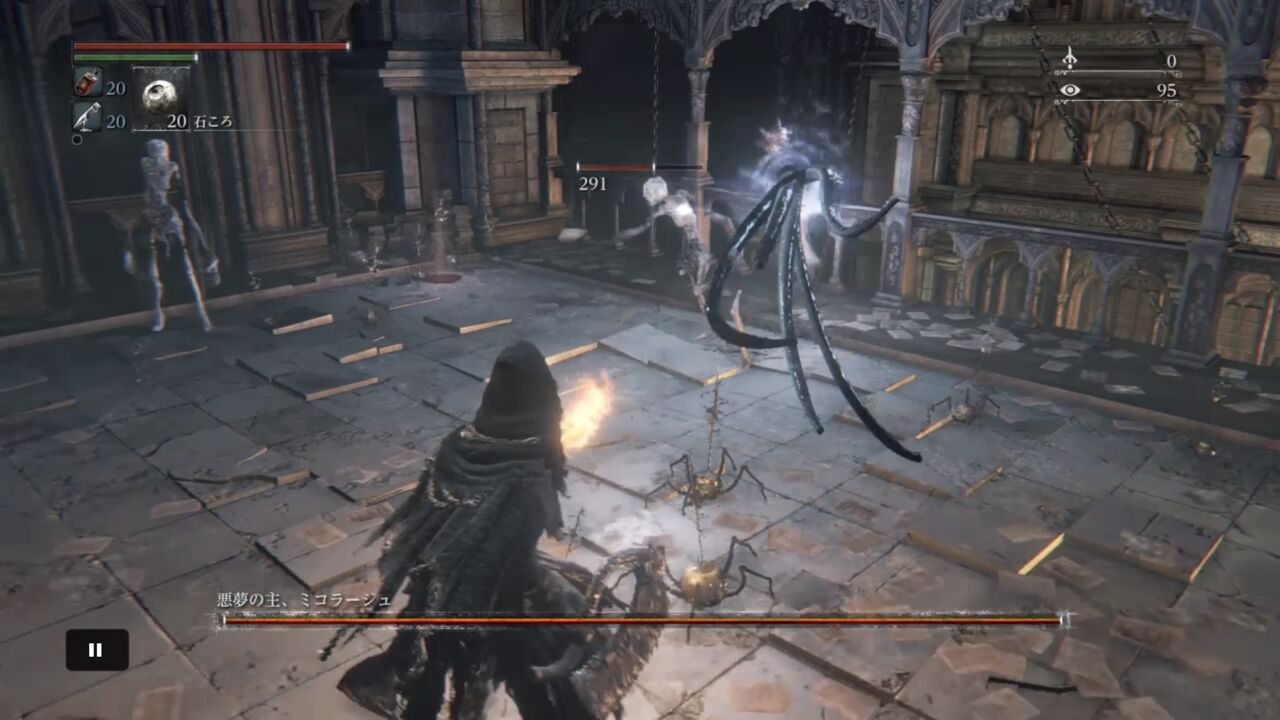The width and height of the screenshot is (1280, 720).
Task: Click the boss health bar at the bottom
Action: pos(640,618)
